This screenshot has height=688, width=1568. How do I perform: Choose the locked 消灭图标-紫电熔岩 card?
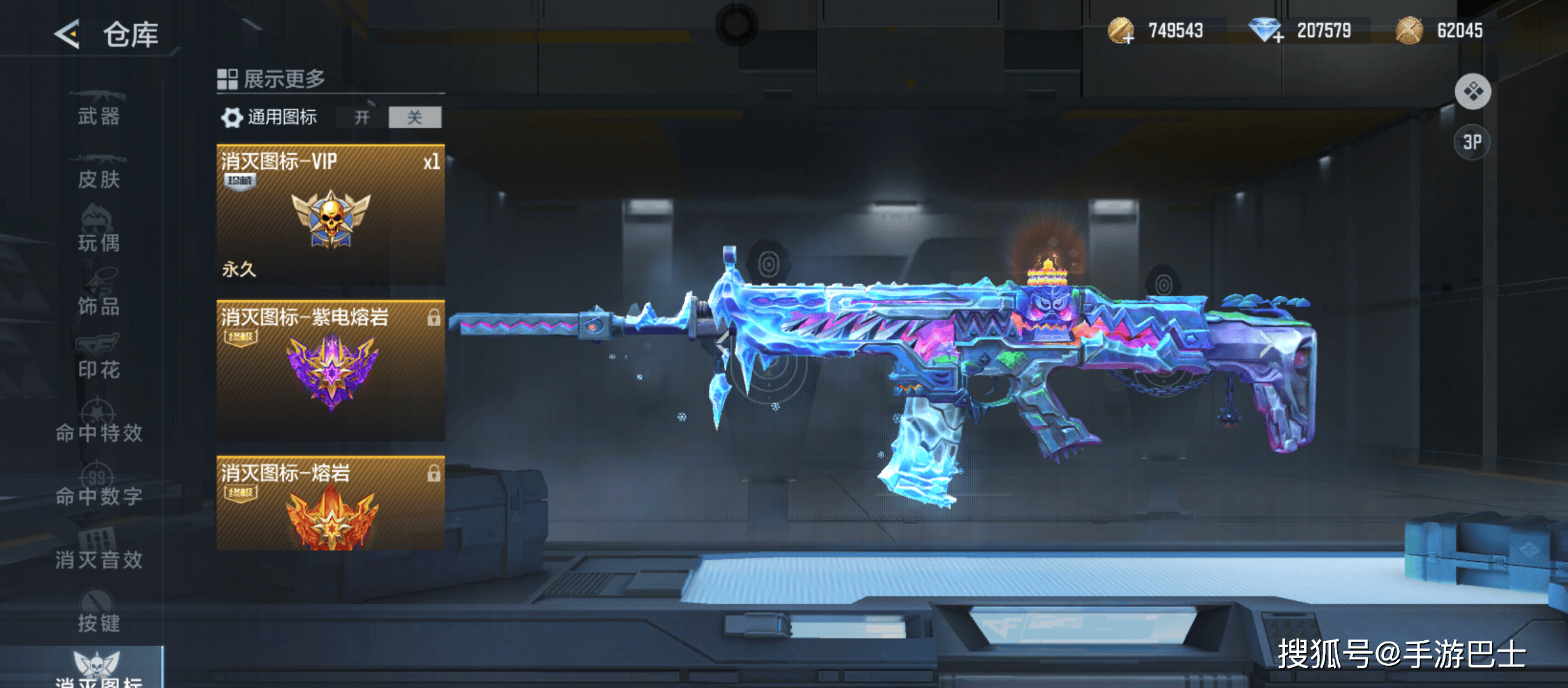pos(330,370)
